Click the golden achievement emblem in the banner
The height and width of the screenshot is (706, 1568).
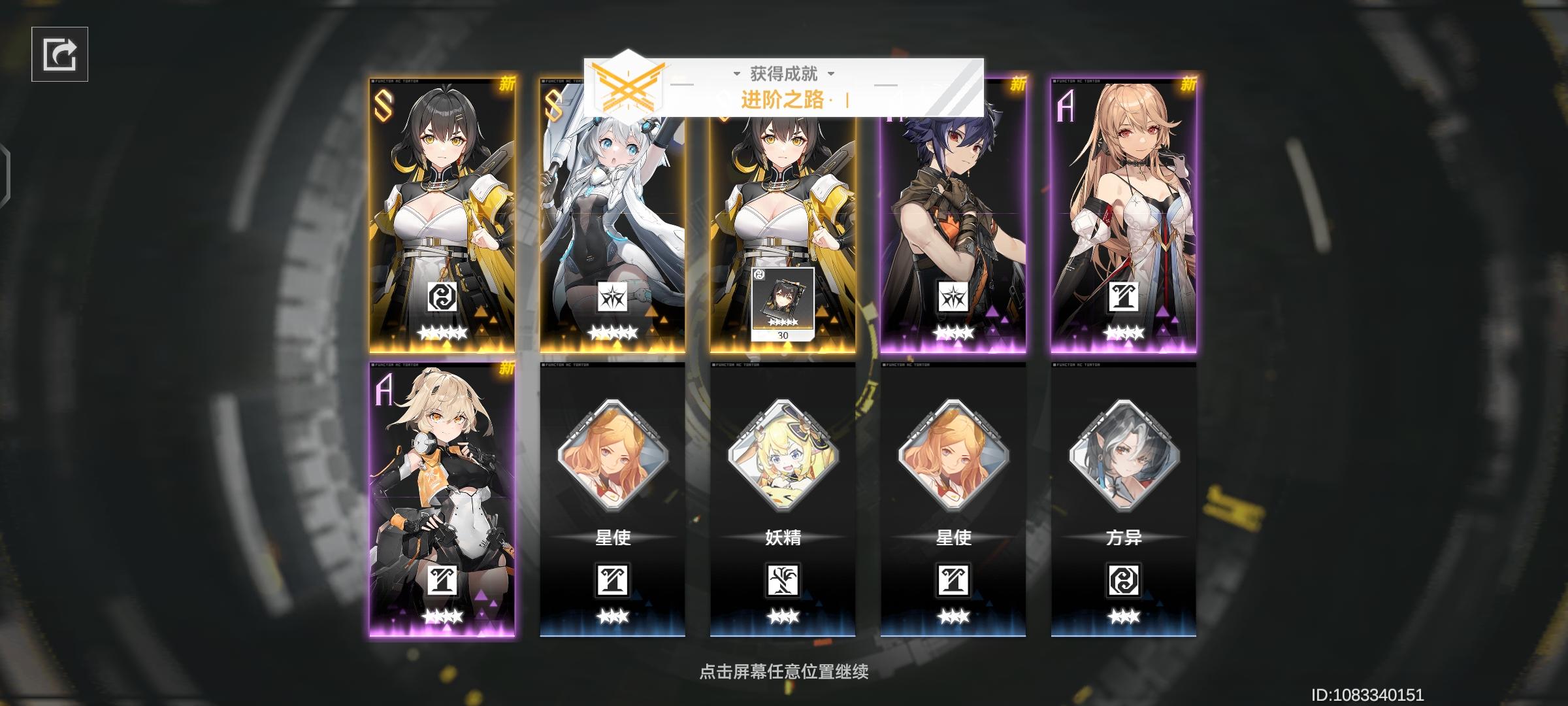tap(629, 88)
